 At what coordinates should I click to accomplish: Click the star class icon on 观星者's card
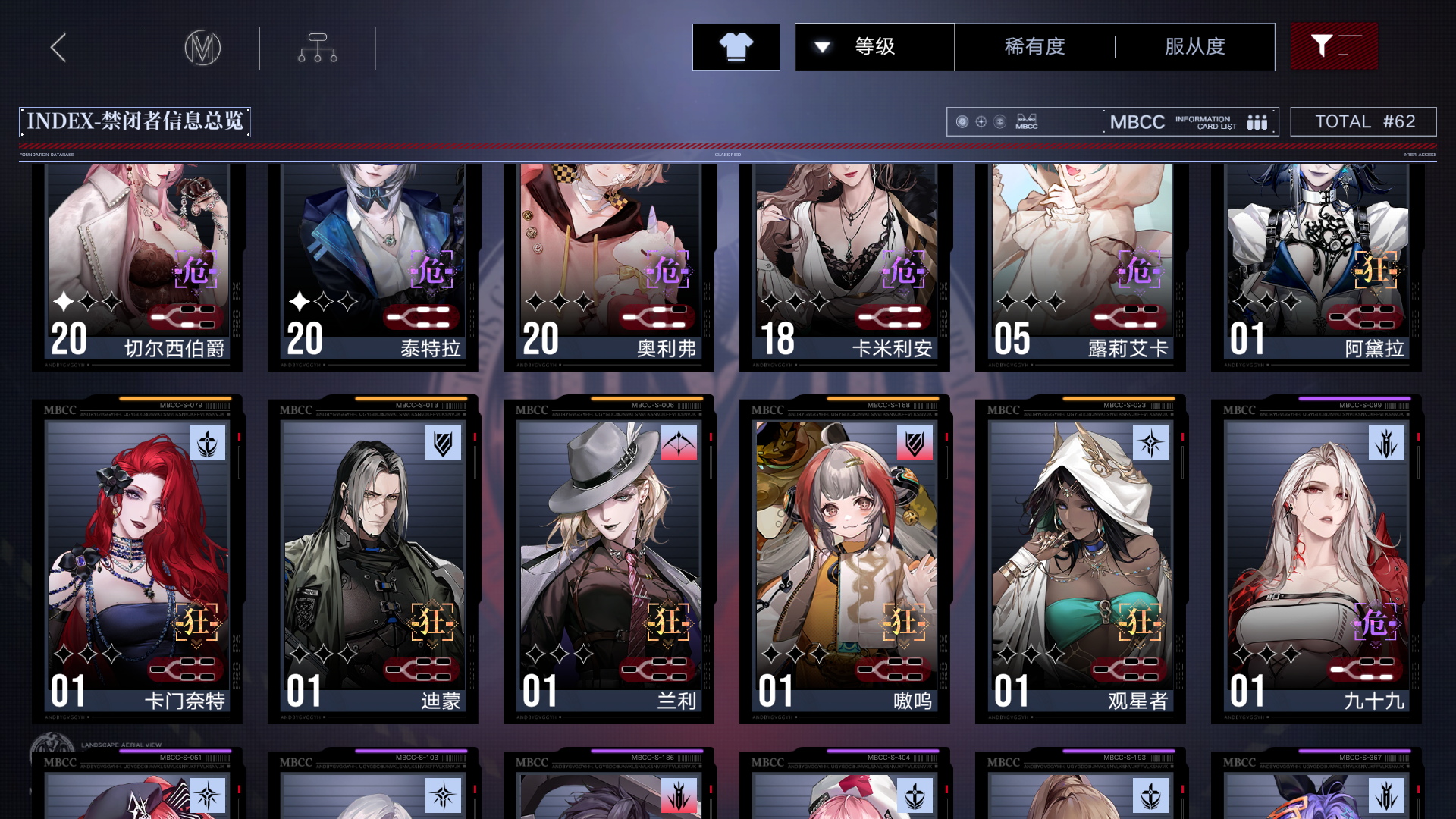[x=1150, y=444]
